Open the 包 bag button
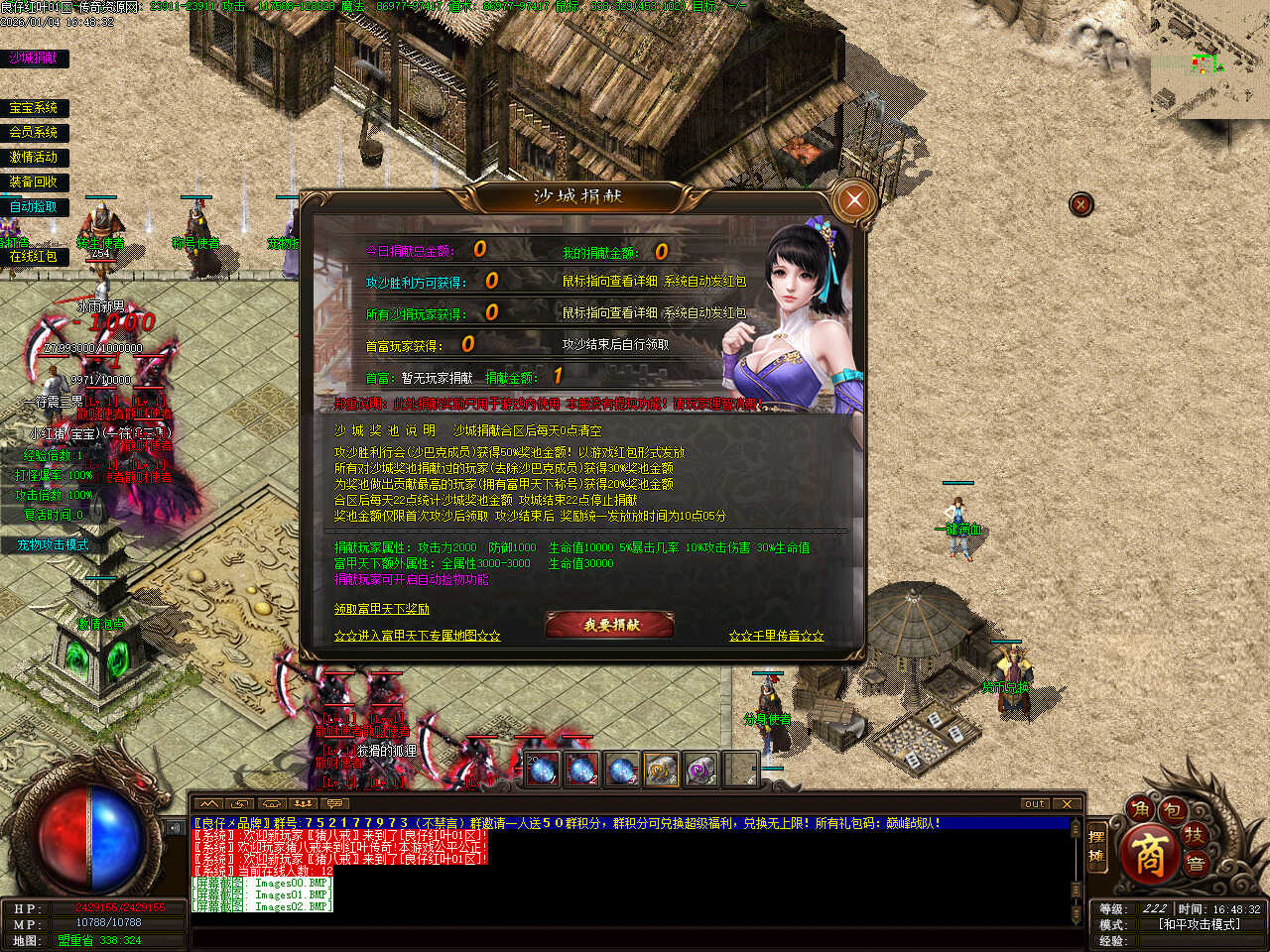Screen dimensions: 1270x952 pos(1172,811)
